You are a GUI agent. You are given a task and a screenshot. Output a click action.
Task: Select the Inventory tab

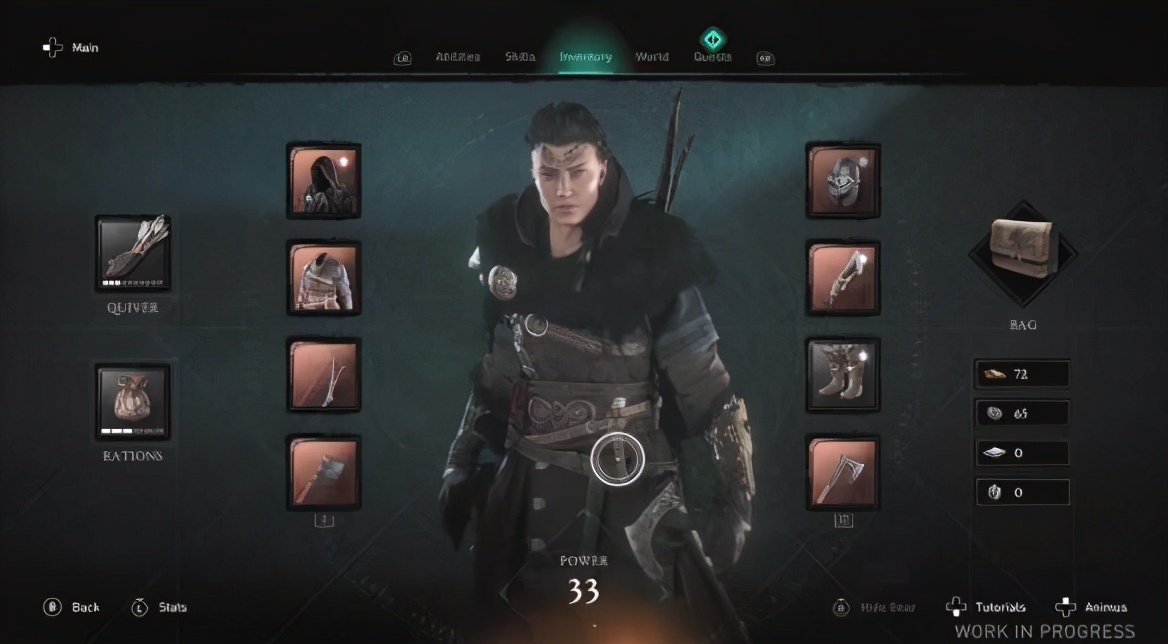pos(585,57)
